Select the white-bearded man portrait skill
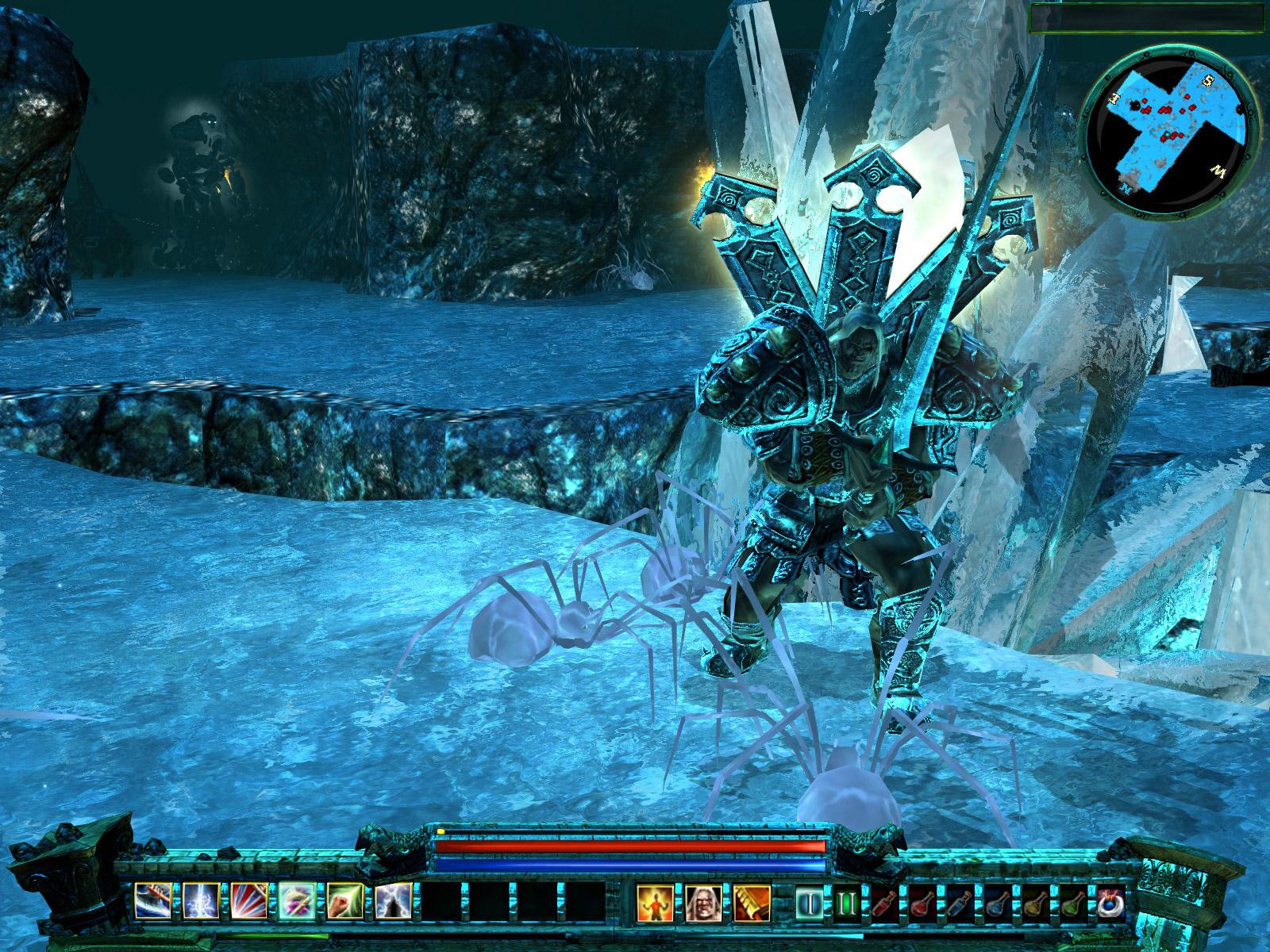The image size is (1270, 952). pos(704,902)
